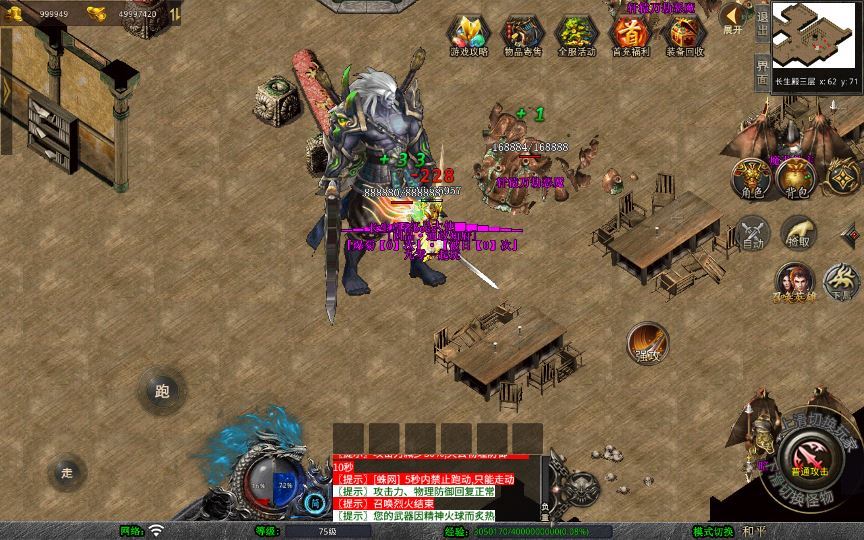This screenshot has height=540, width=864.
Task: Open the 背包 bag inventory
Action: coord(797,177)
